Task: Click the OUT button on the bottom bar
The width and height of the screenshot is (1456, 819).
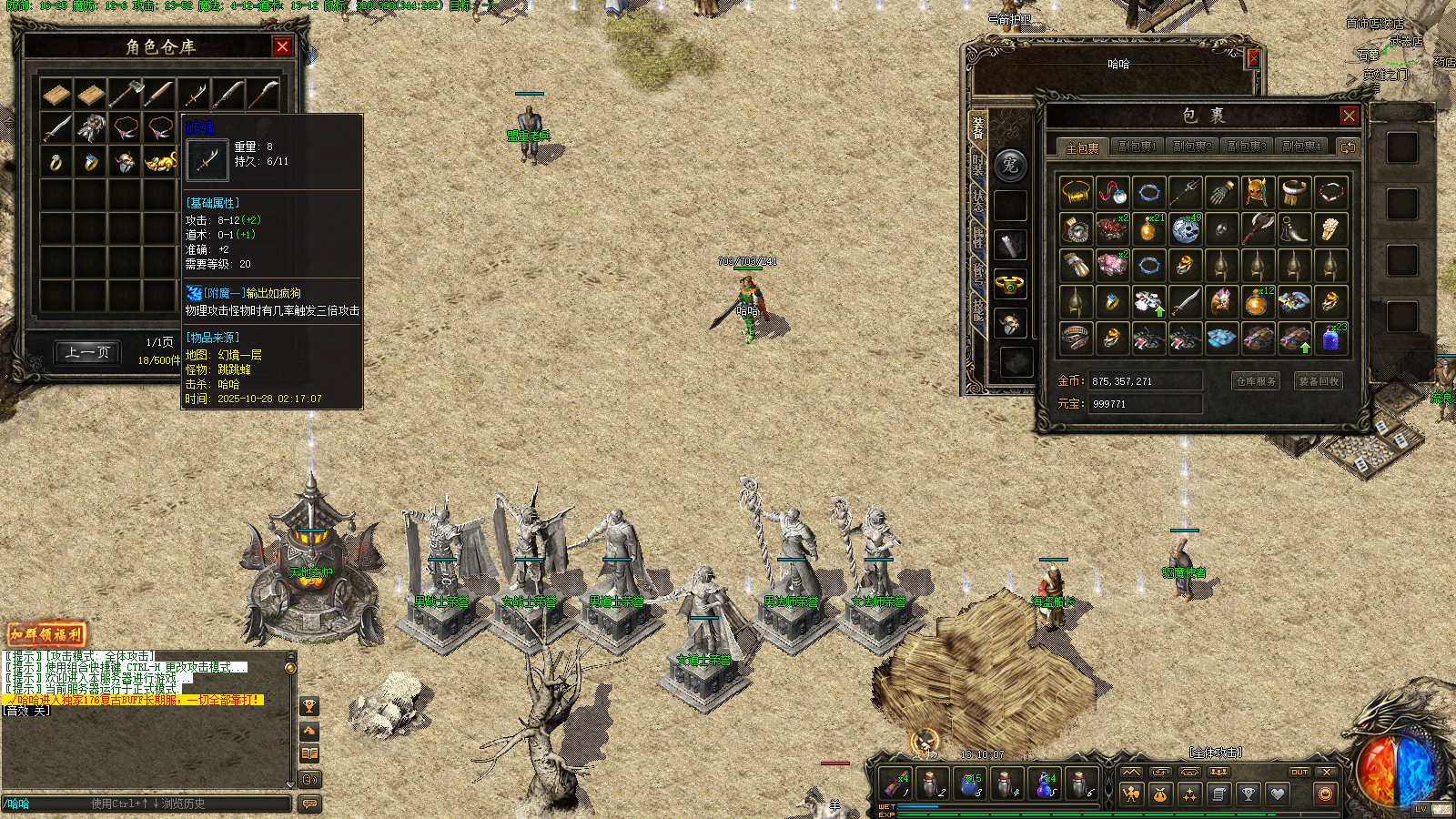Action: tap(1299, 773)
